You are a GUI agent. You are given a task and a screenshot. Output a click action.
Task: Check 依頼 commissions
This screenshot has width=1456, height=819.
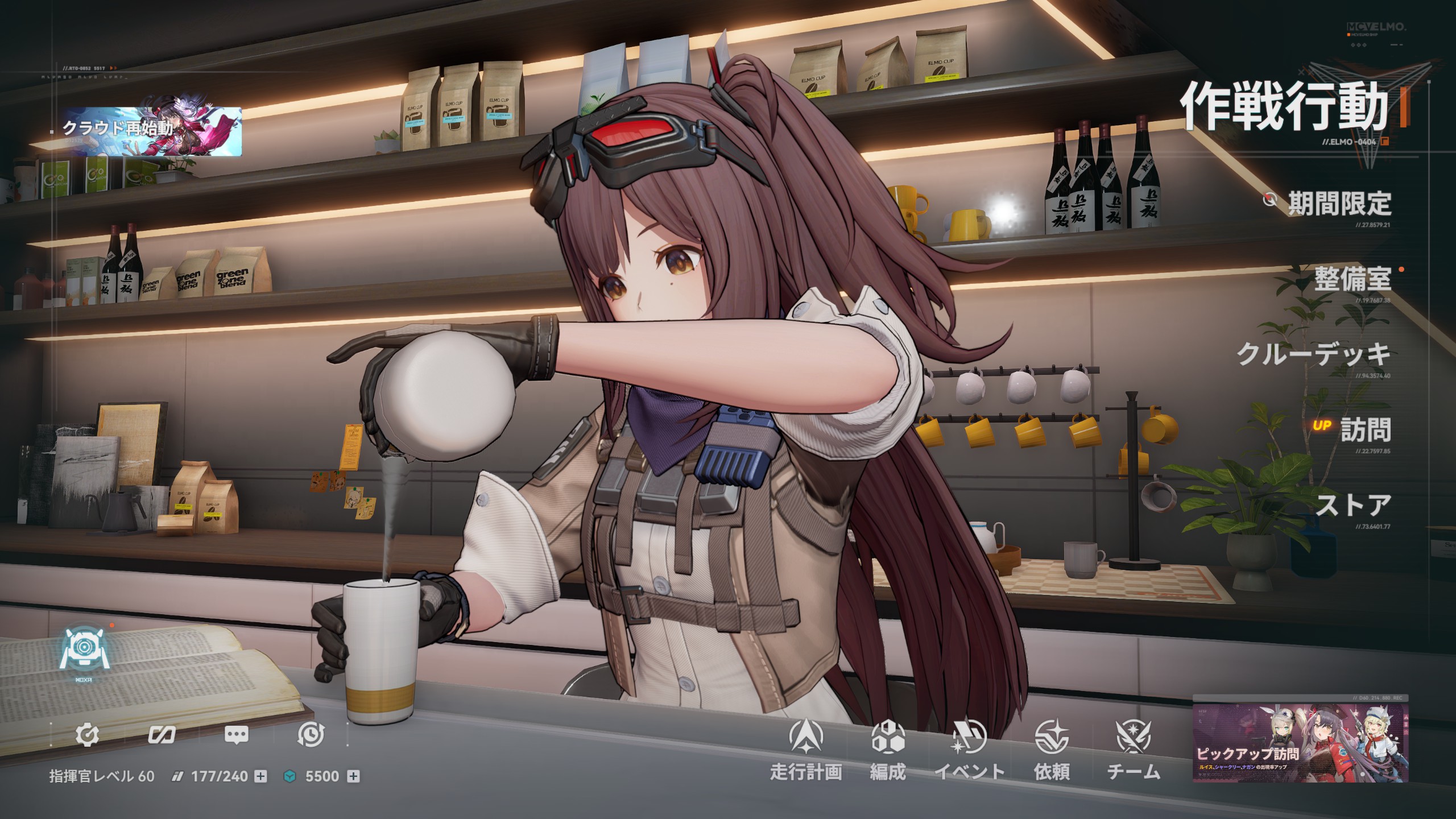1052,750
